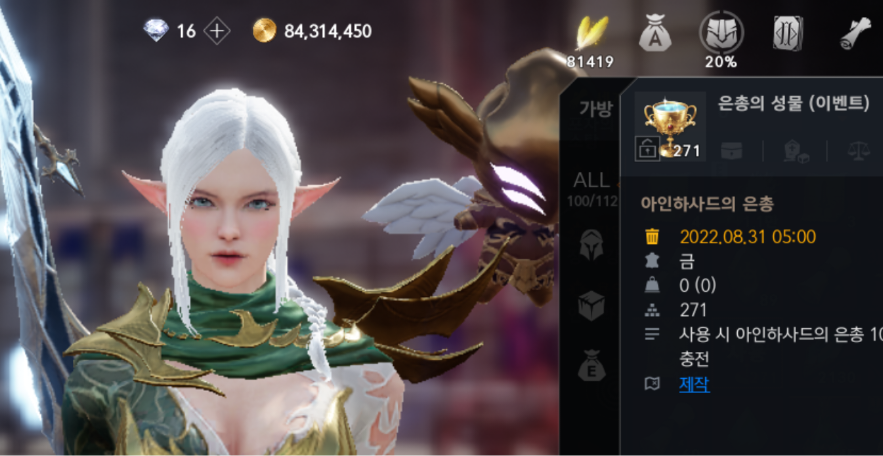Screen dimensions: 883x456
Task: Filter the bag by the E pouch category
Action: click(591, 365)
